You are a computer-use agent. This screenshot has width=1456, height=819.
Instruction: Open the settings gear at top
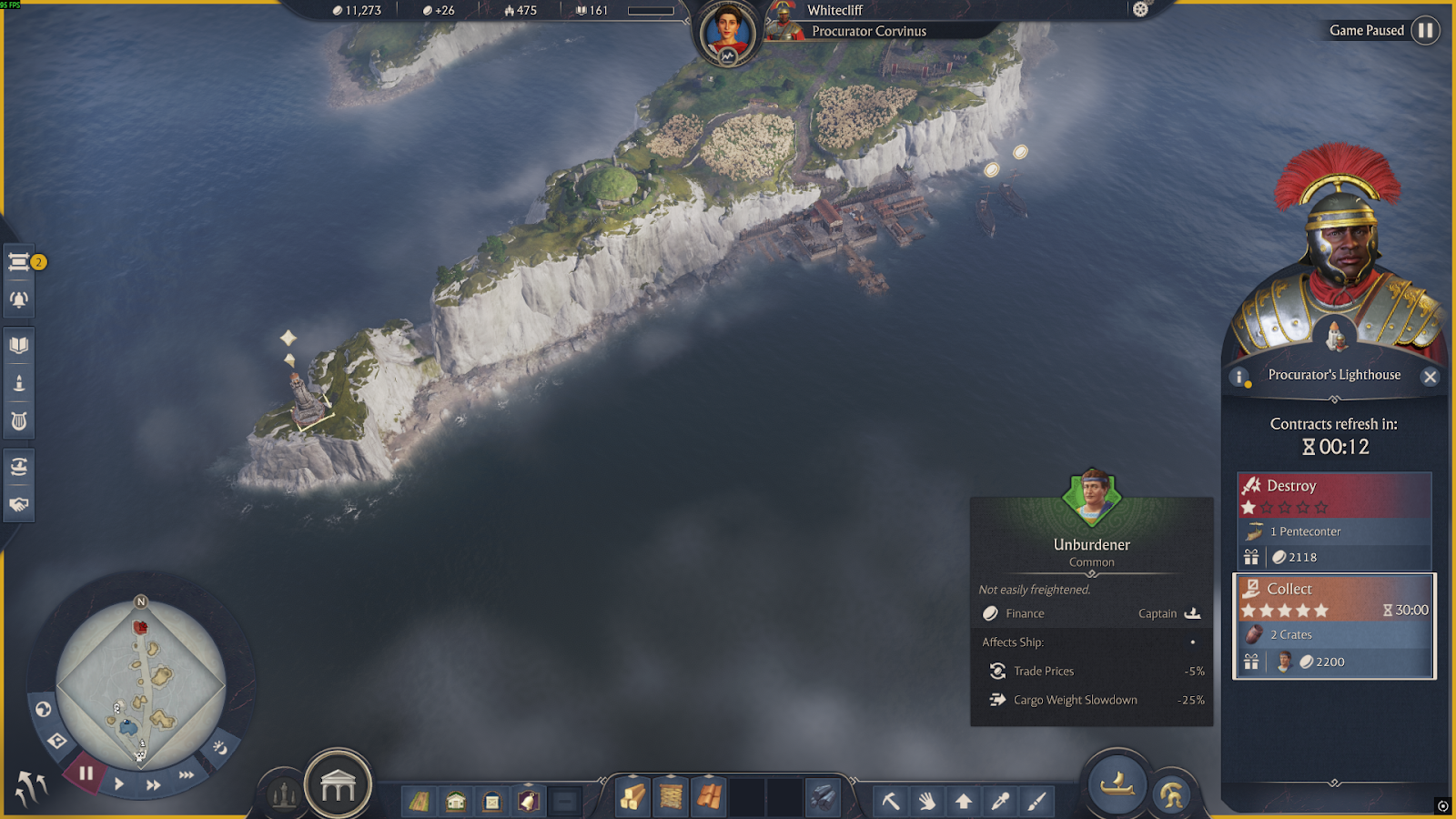[x=1140, y=10]
